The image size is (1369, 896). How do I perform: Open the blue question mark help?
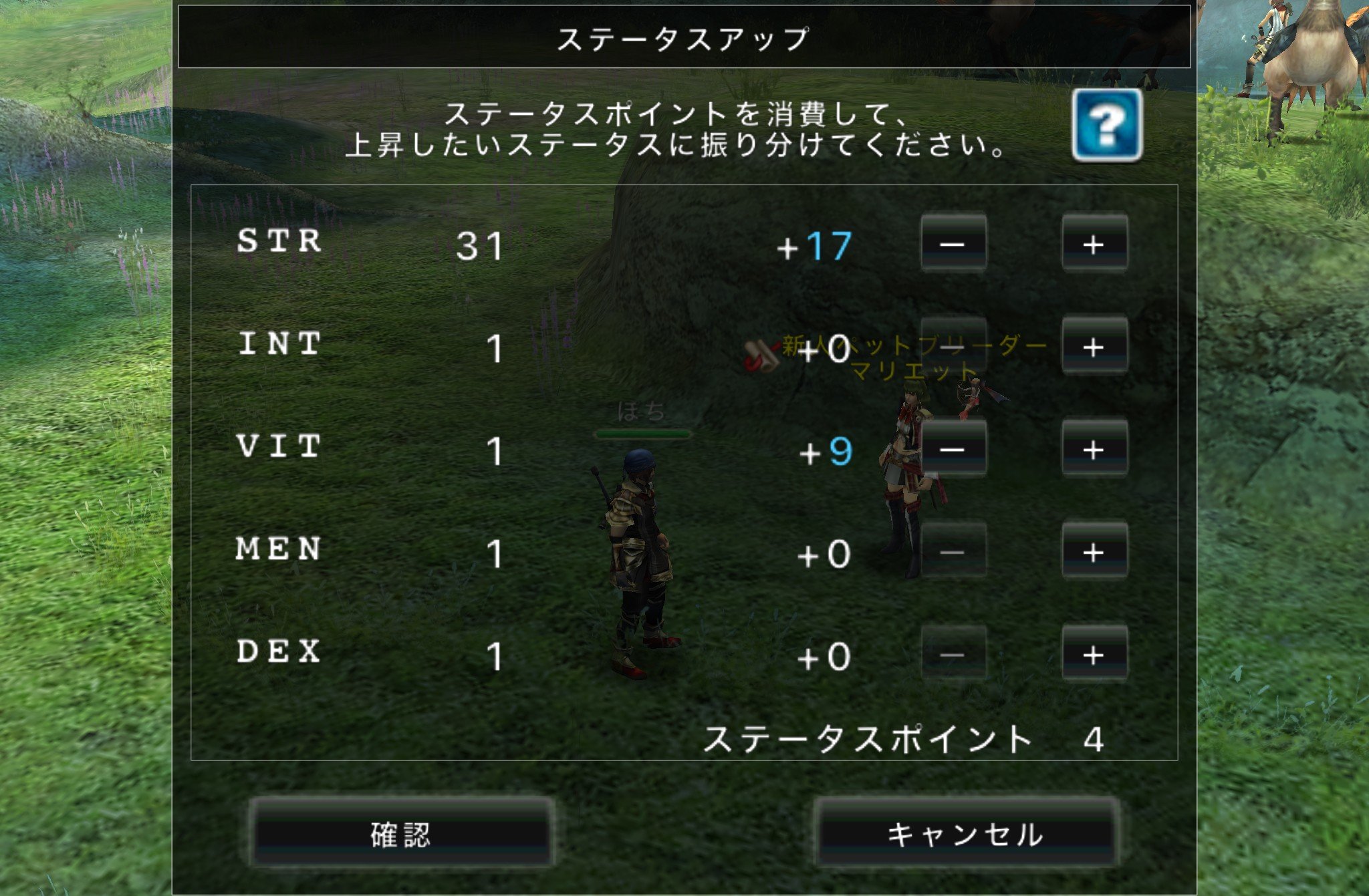[1107, 125]
